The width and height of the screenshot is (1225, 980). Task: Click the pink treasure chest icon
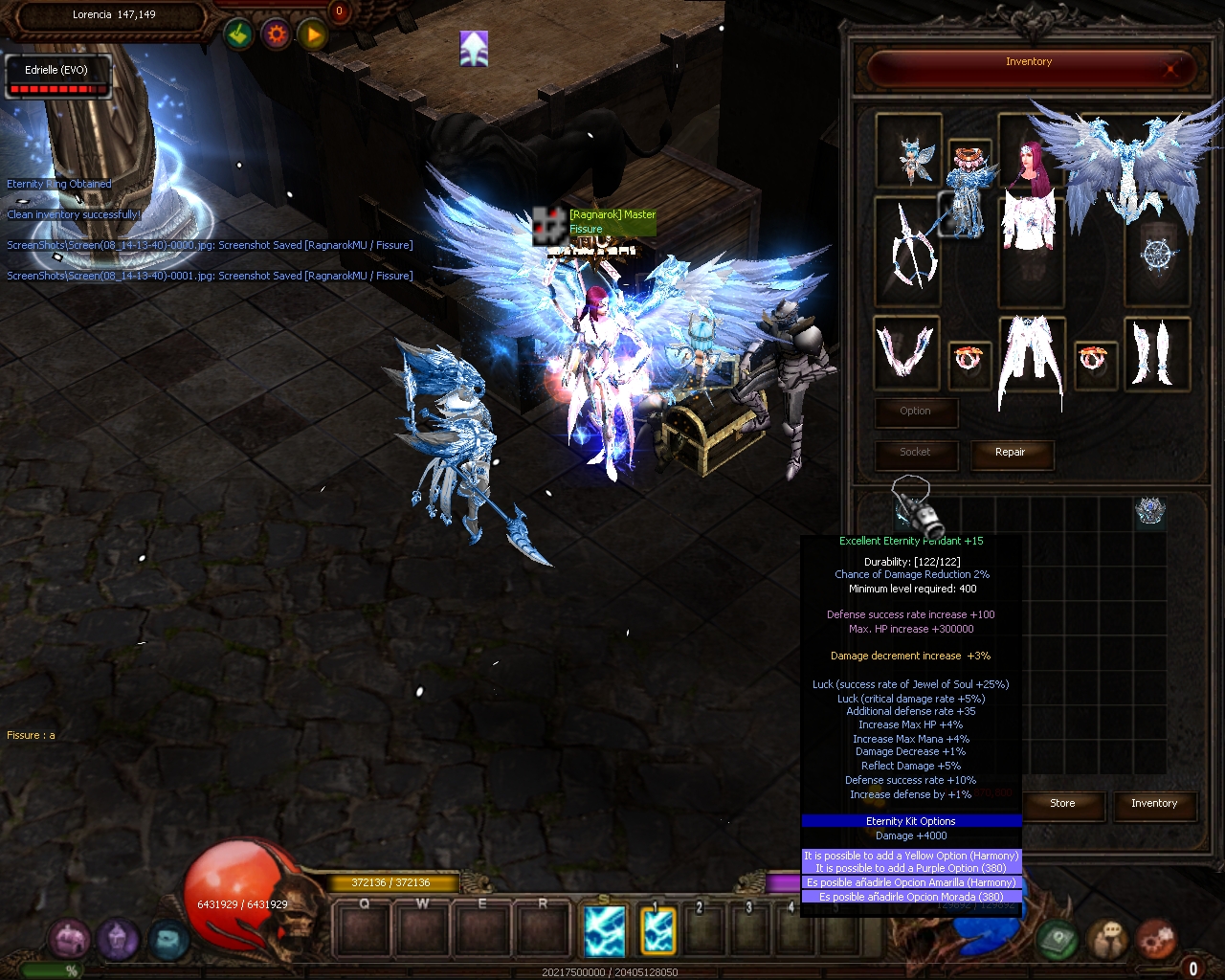click(69, 940)
